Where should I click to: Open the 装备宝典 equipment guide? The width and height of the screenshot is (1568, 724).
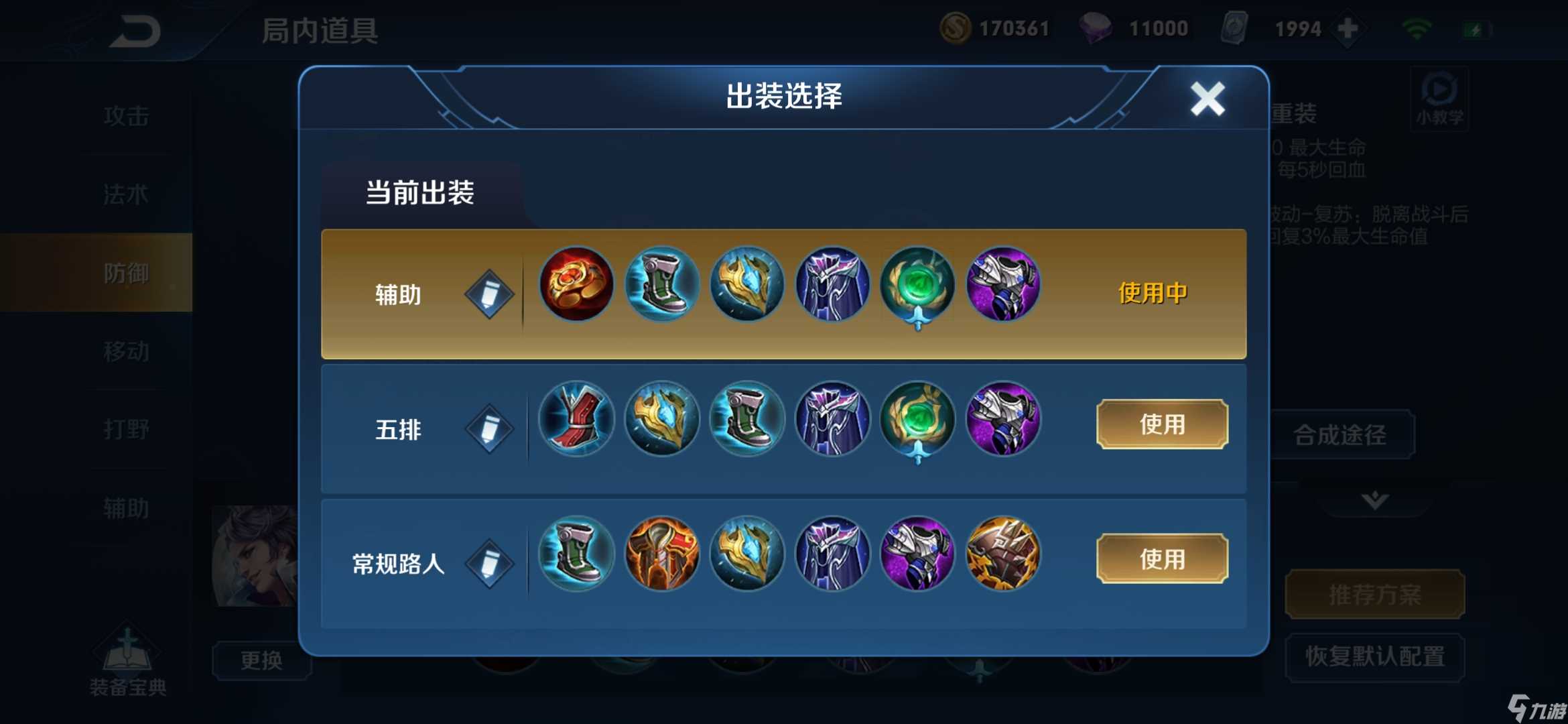(x=127, y=664)
